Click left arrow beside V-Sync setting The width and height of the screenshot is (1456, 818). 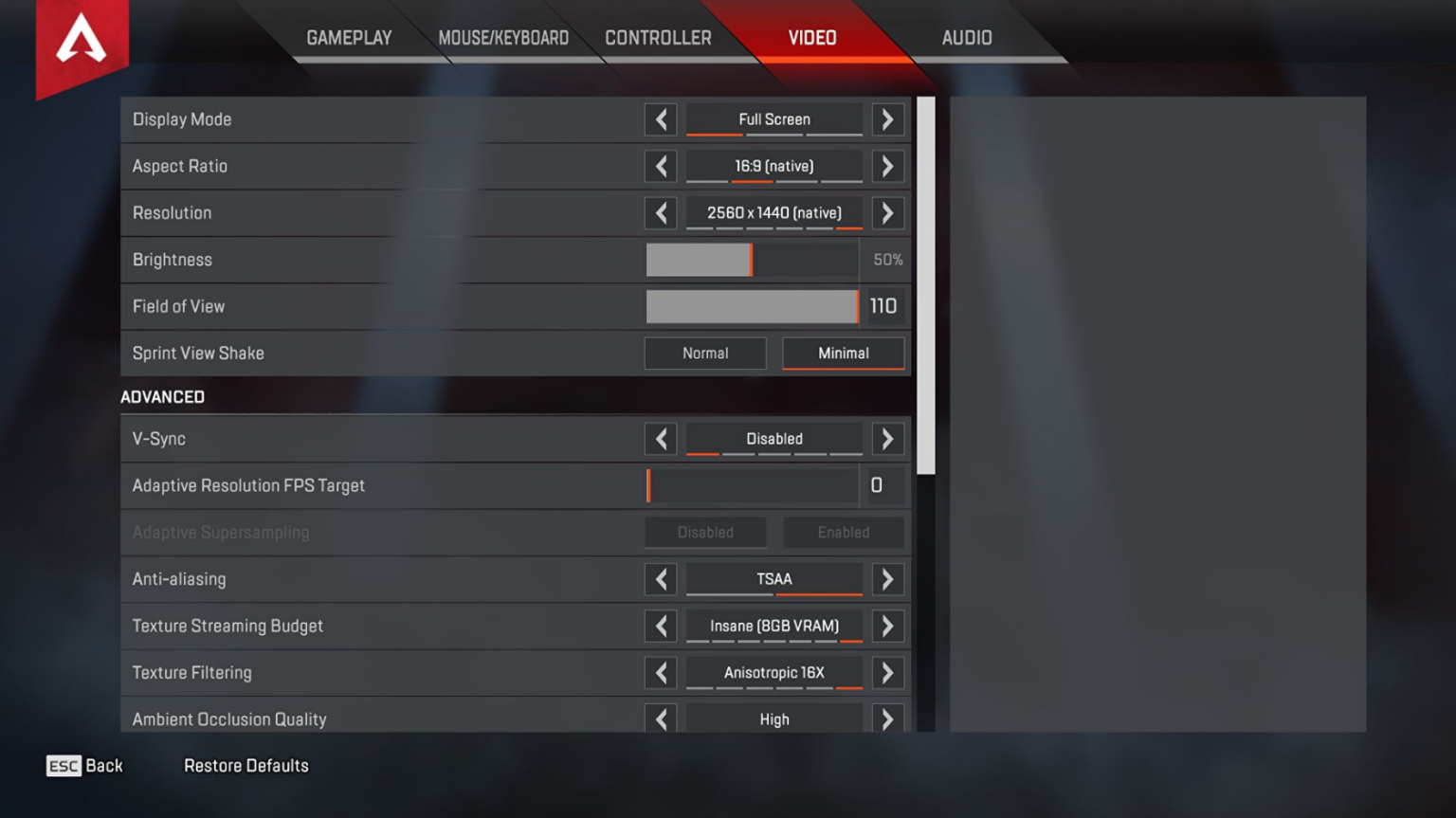661,438
